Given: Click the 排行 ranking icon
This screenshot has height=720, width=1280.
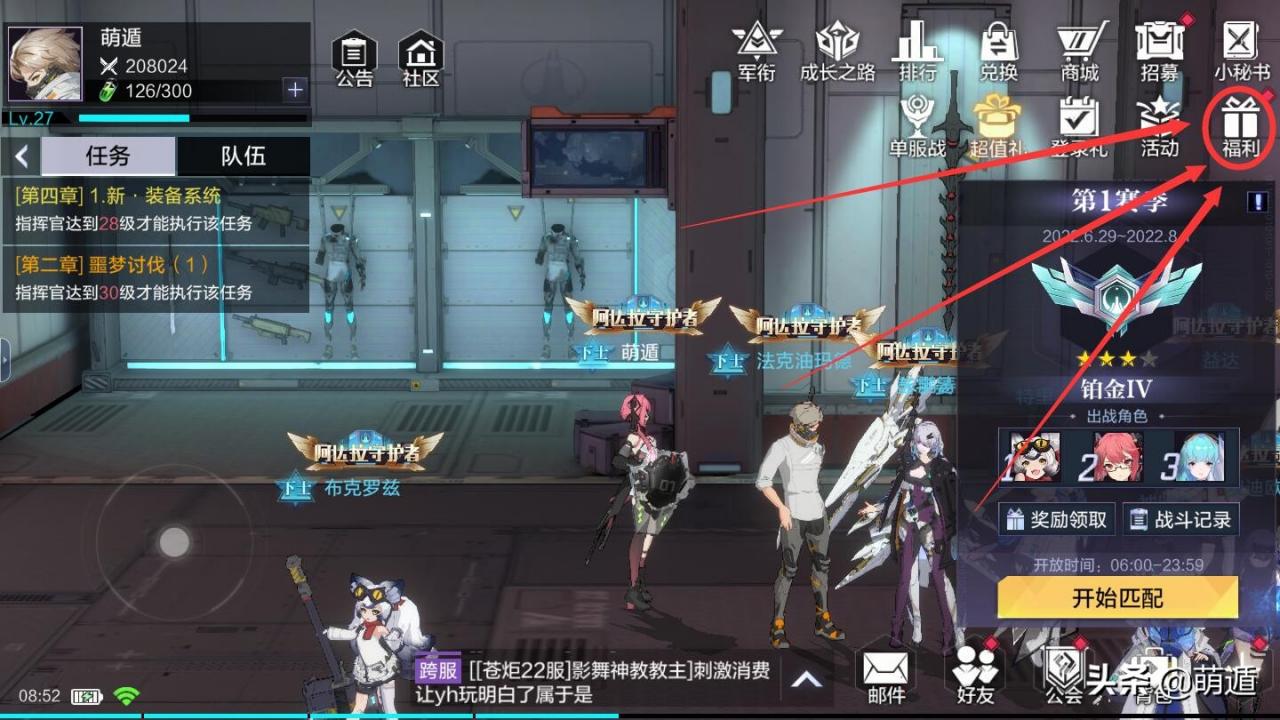Looking at the screenshot, I should click(x=916, y=50).
